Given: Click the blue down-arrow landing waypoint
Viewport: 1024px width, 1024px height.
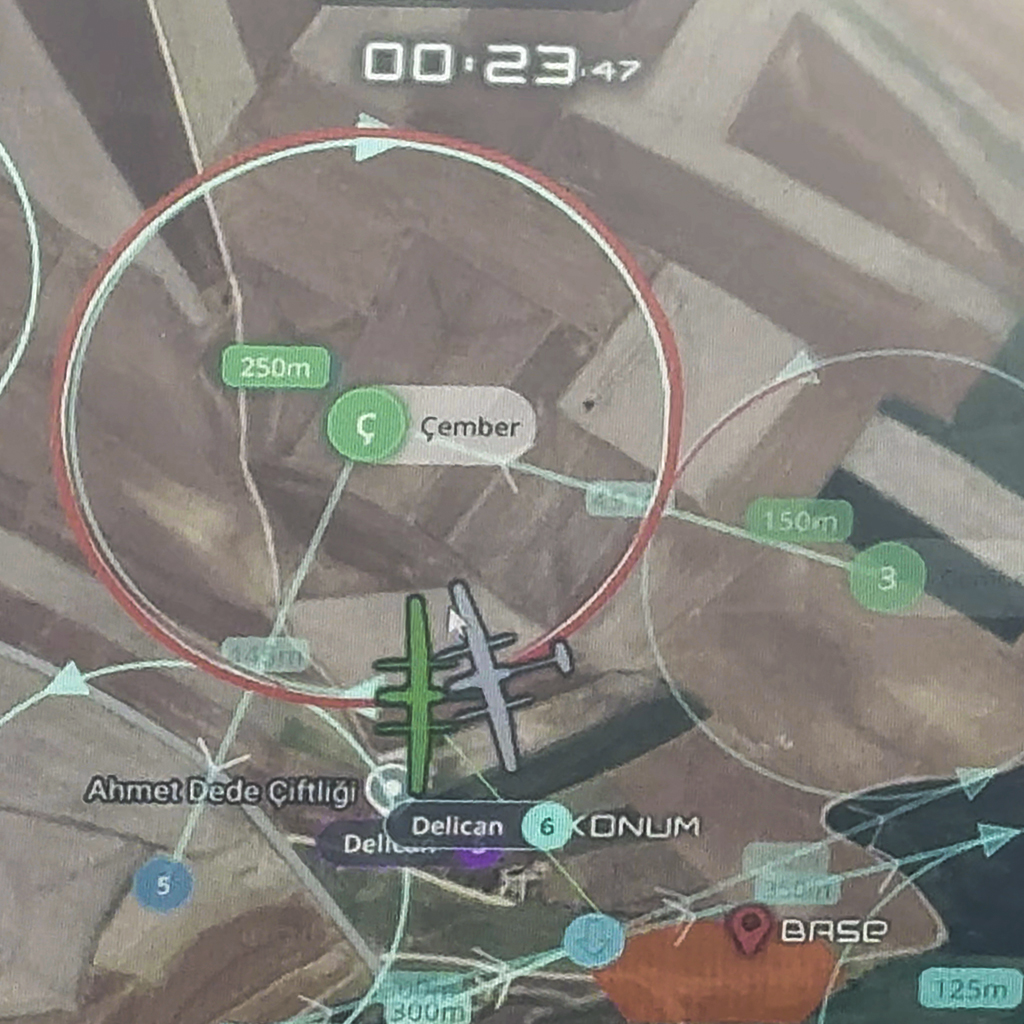Looking at the screenshot, I should (x=593, y=941).
